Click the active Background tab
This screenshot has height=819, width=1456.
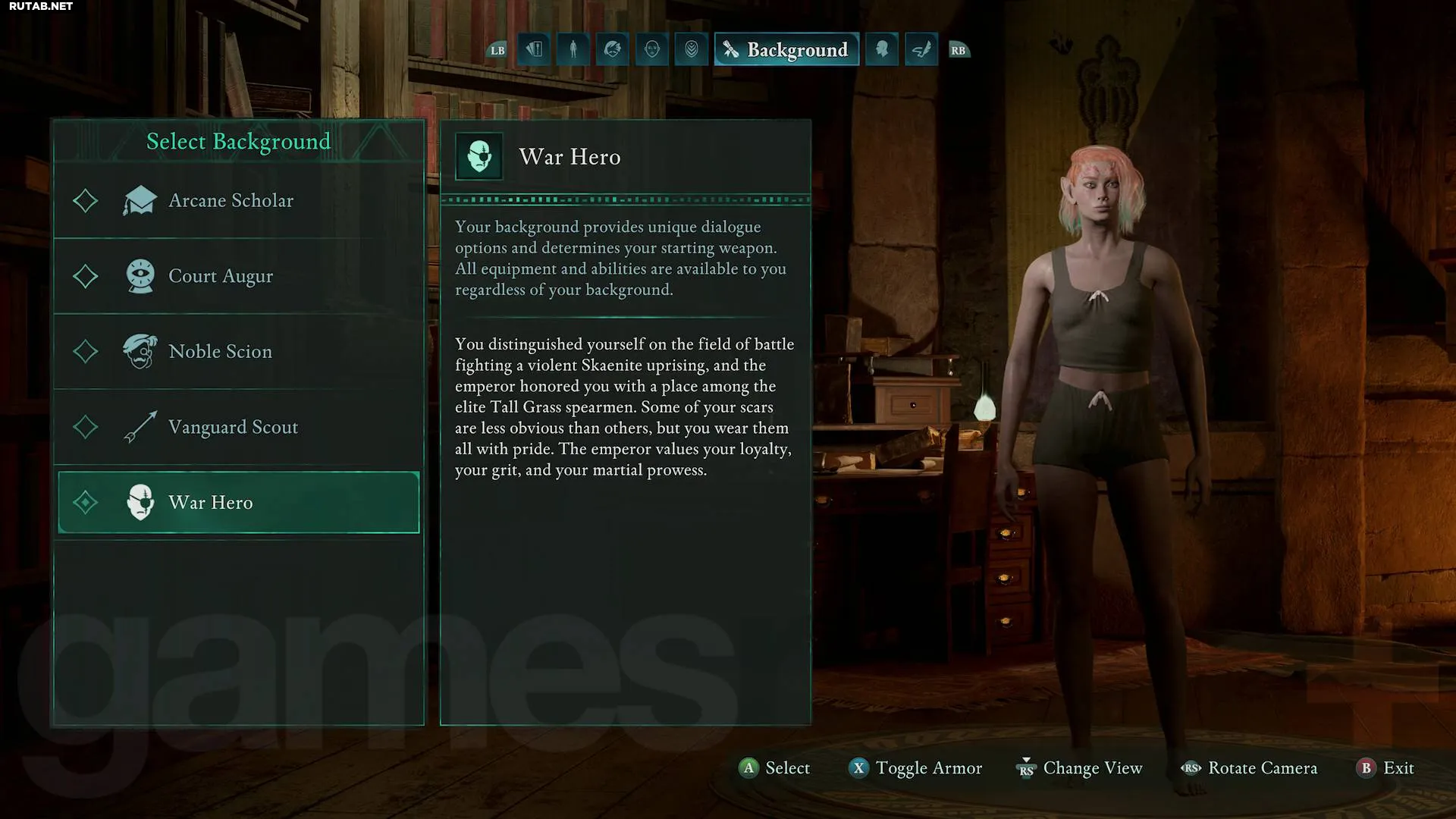(786, 50)
